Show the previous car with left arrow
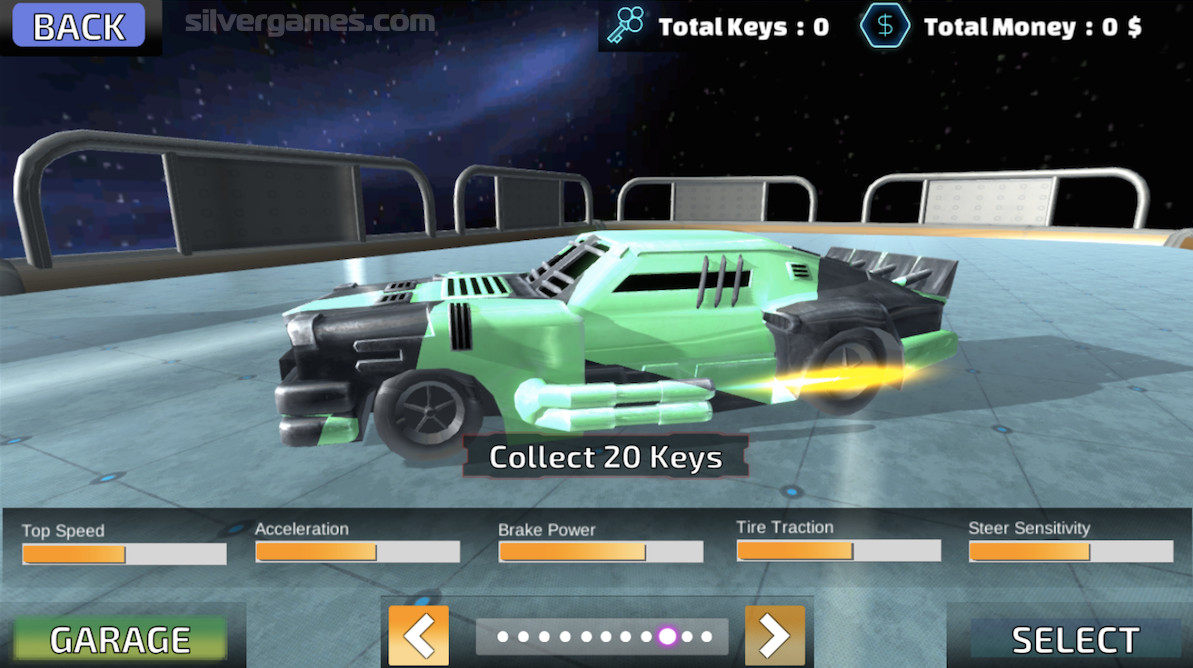The image size is (1193, 668). pos(418,635)
